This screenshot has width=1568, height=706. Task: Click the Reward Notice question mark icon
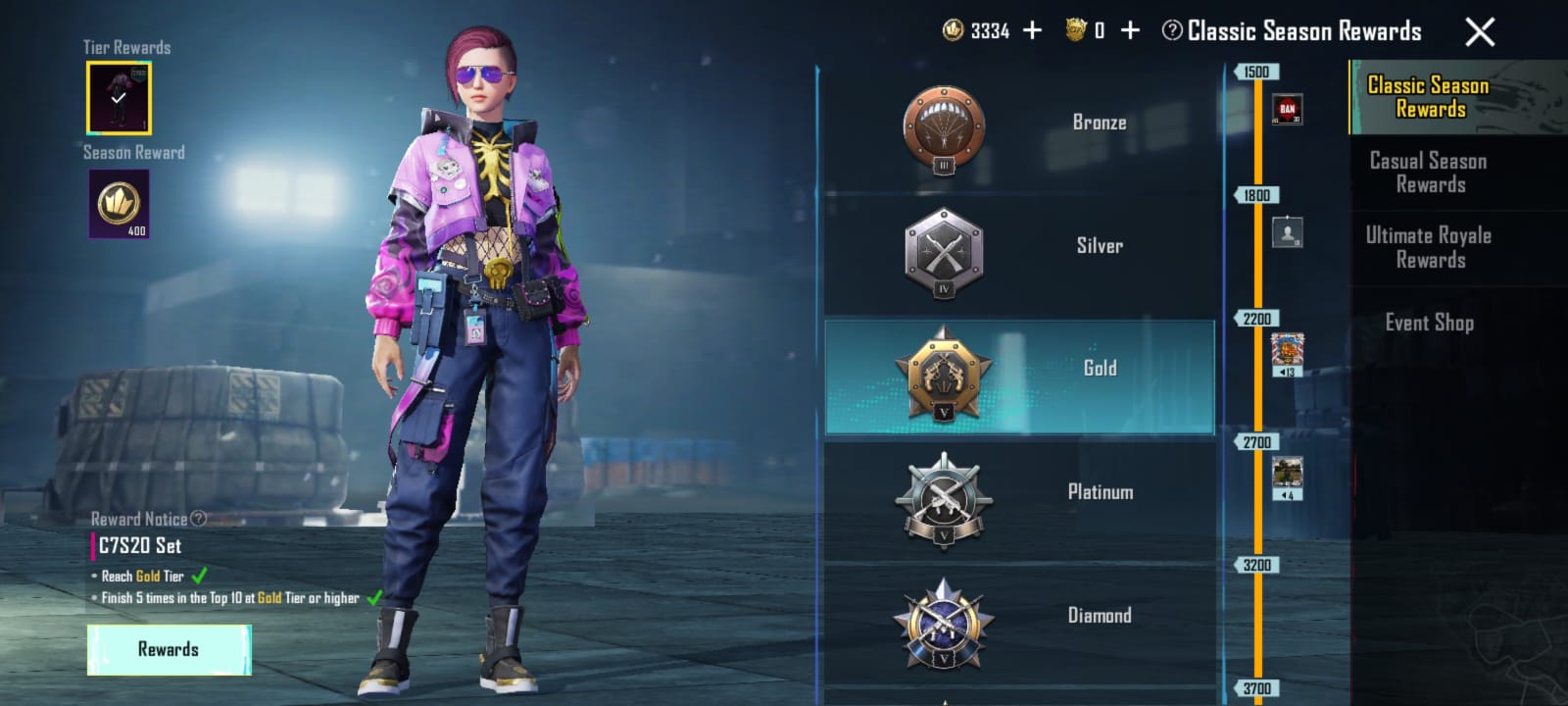coord(199,519)
